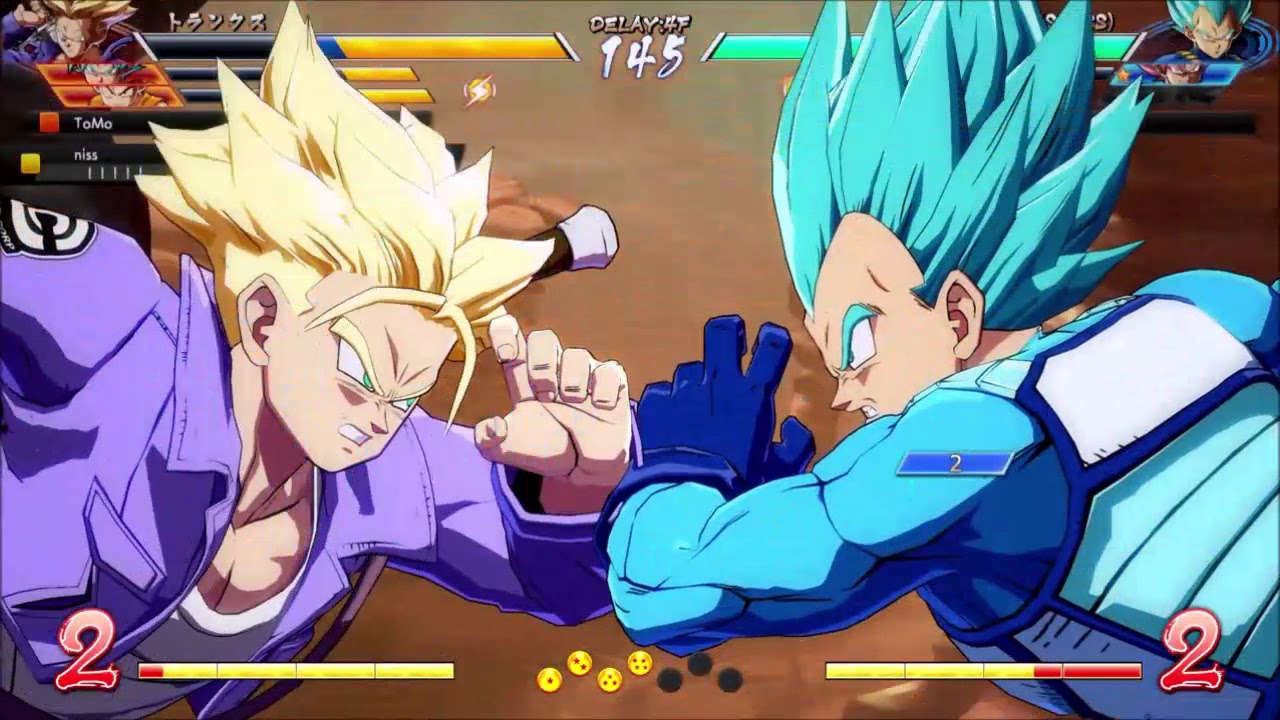The height and width of the screenshot is (720, 1280).
Task: Click the collected Dragon Balls tracker
Action: [640, 671]
